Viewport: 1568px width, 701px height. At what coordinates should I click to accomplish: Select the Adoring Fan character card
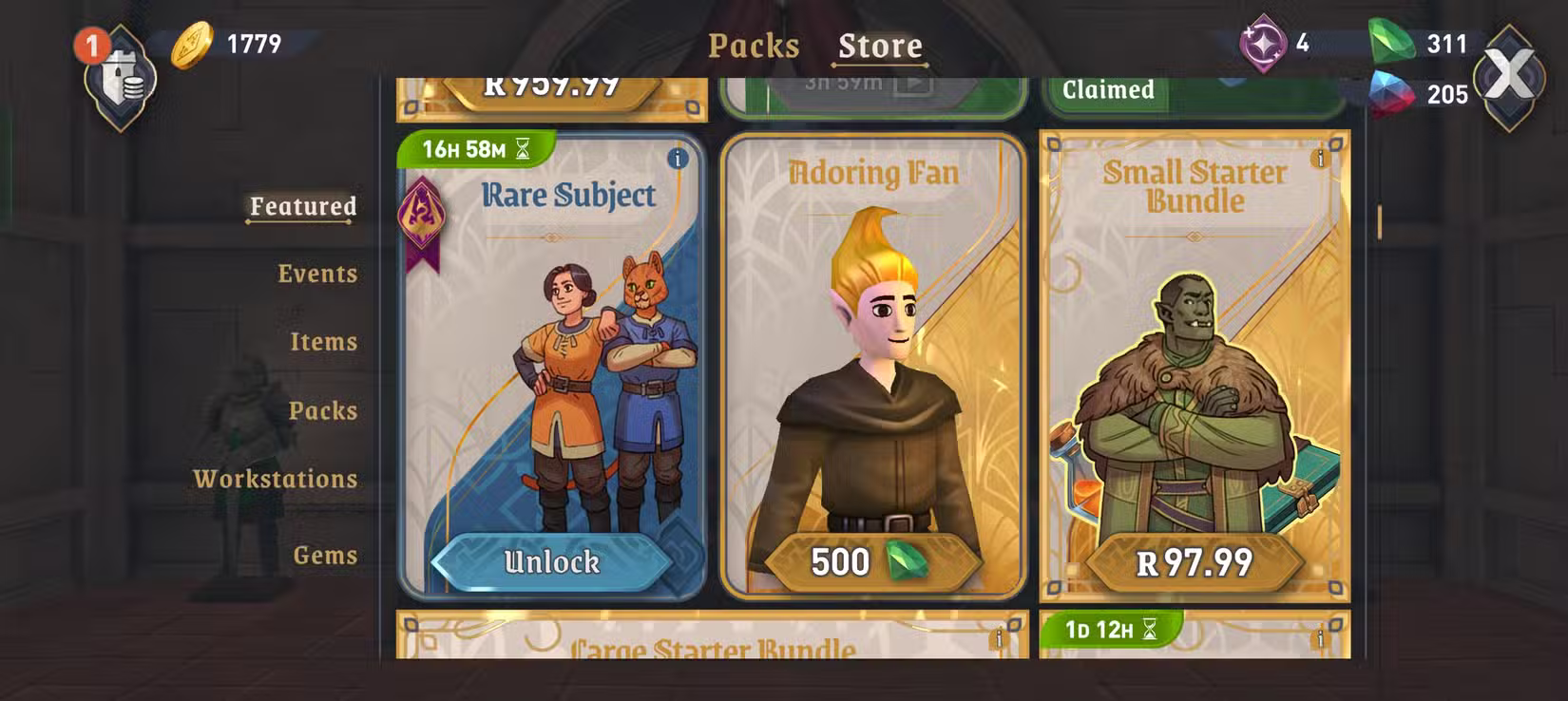click(x=872, y=361)
